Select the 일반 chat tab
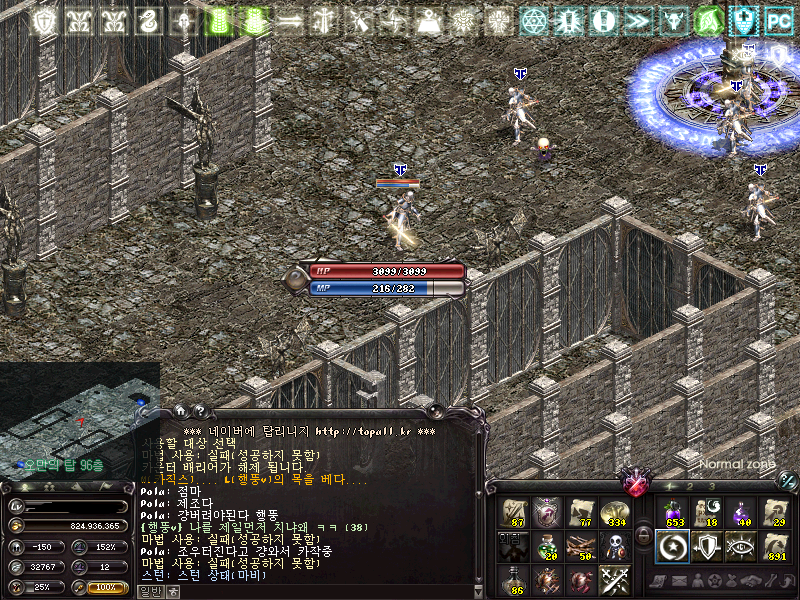 pos(148,591)
